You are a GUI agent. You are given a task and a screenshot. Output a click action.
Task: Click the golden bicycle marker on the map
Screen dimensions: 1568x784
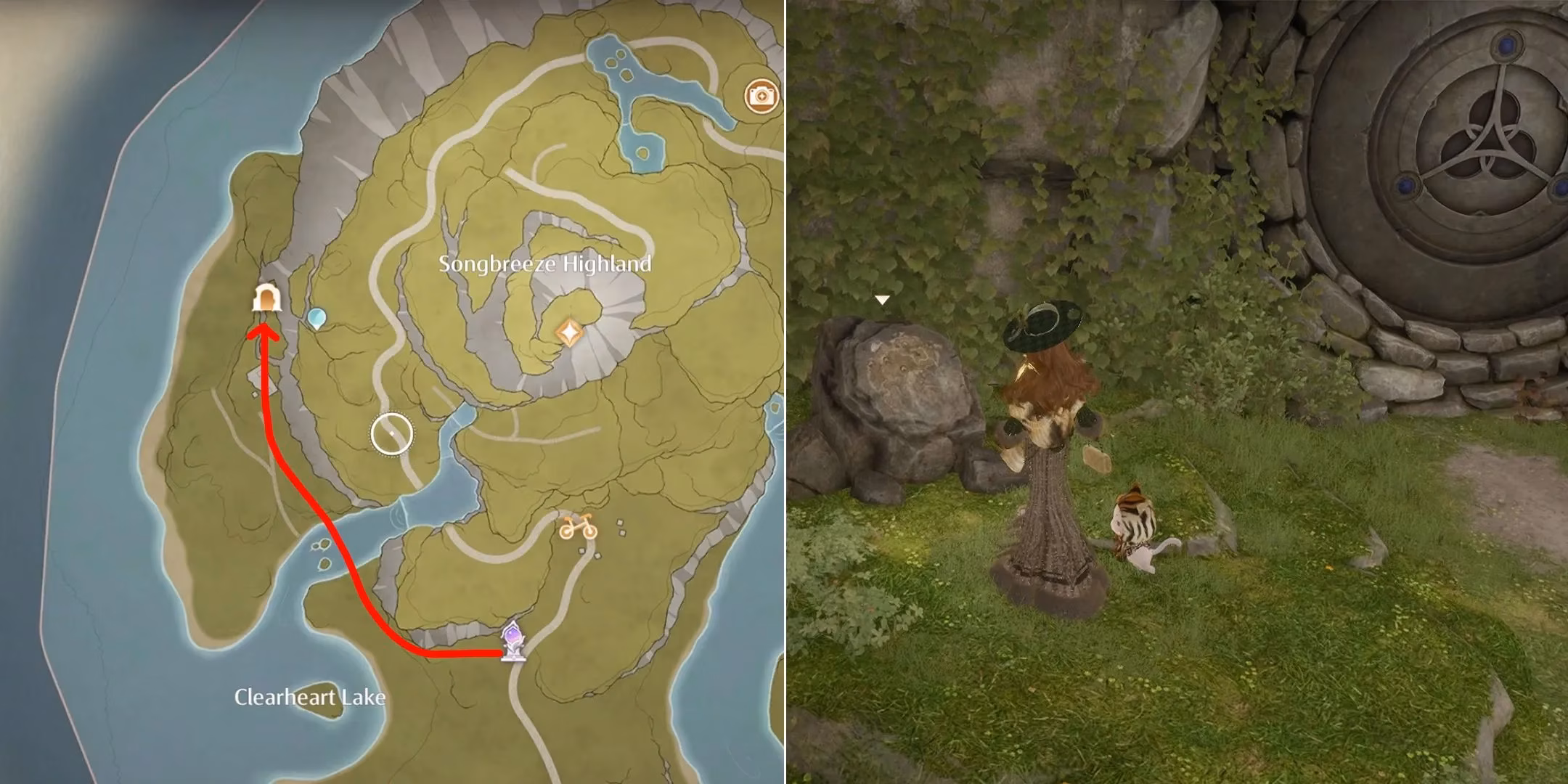click(x=579, y=526)
